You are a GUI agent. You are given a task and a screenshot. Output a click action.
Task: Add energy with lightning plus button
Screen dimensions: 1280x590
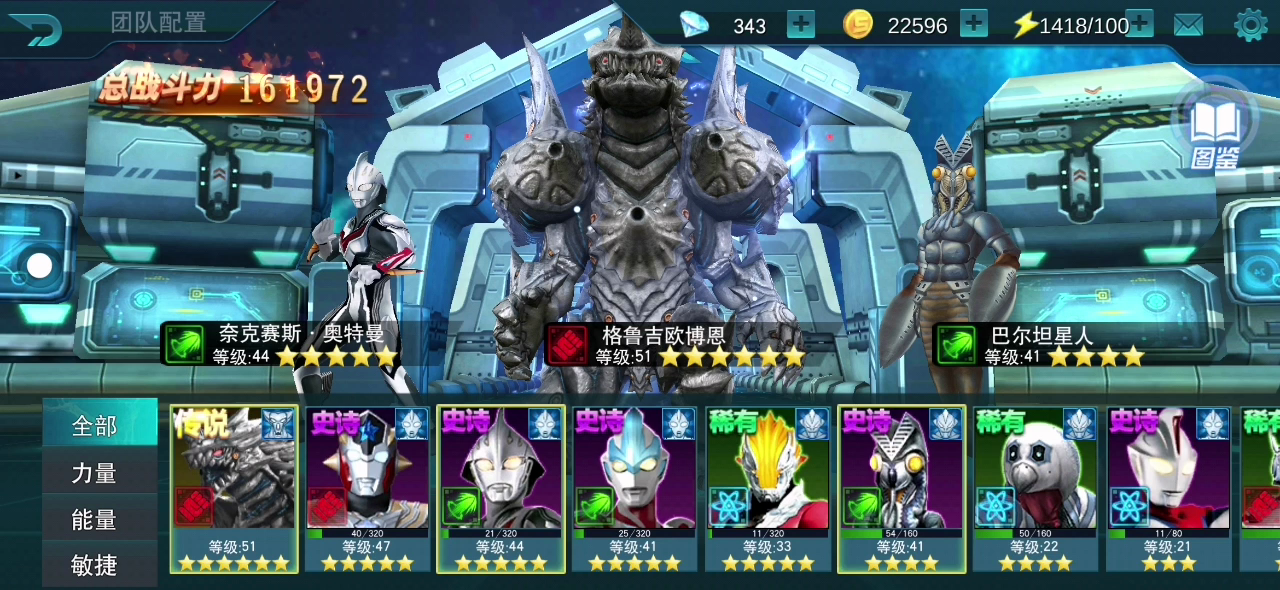(x=1139, y=25)
